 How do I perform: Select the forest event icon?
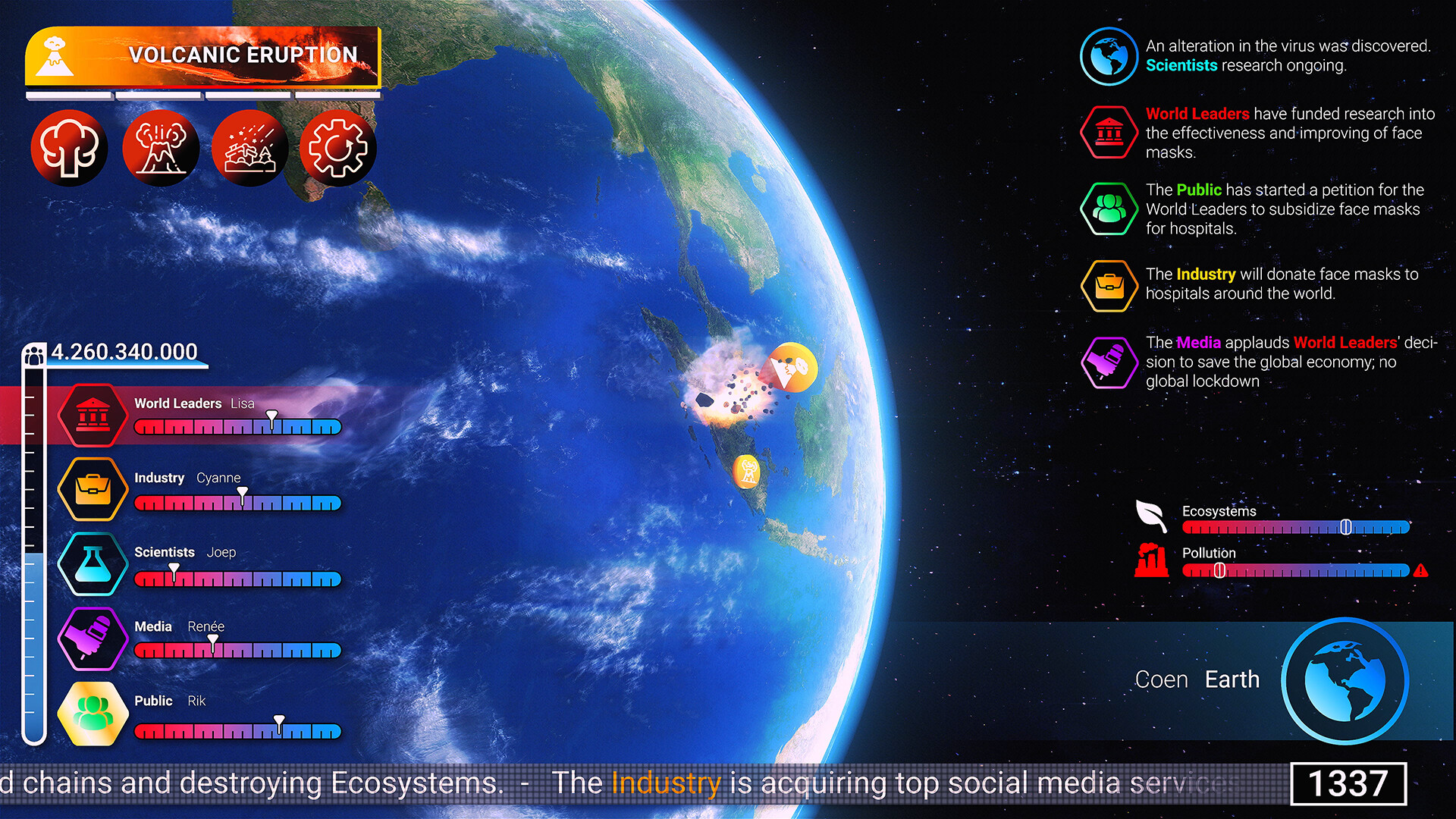tap(69, 147)
